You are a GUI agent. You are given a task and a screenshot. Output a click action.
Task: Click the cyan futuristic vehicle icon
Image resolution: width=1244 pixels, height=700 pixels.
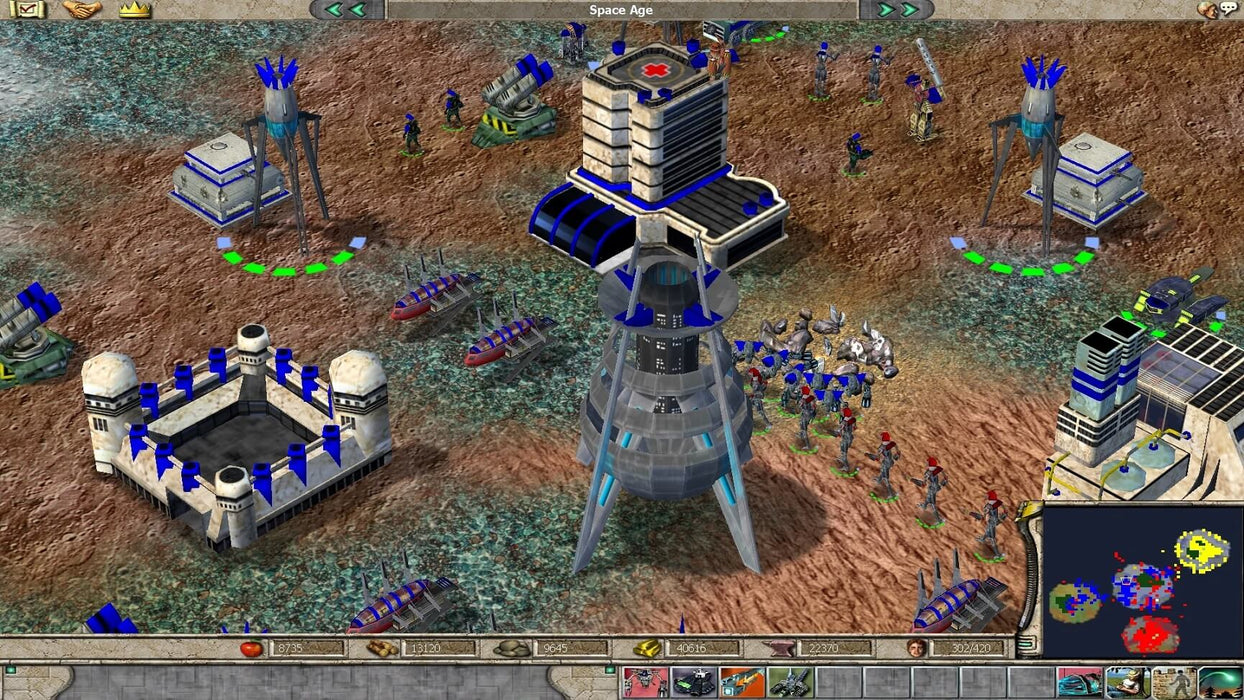click(x=1079, y=683)
